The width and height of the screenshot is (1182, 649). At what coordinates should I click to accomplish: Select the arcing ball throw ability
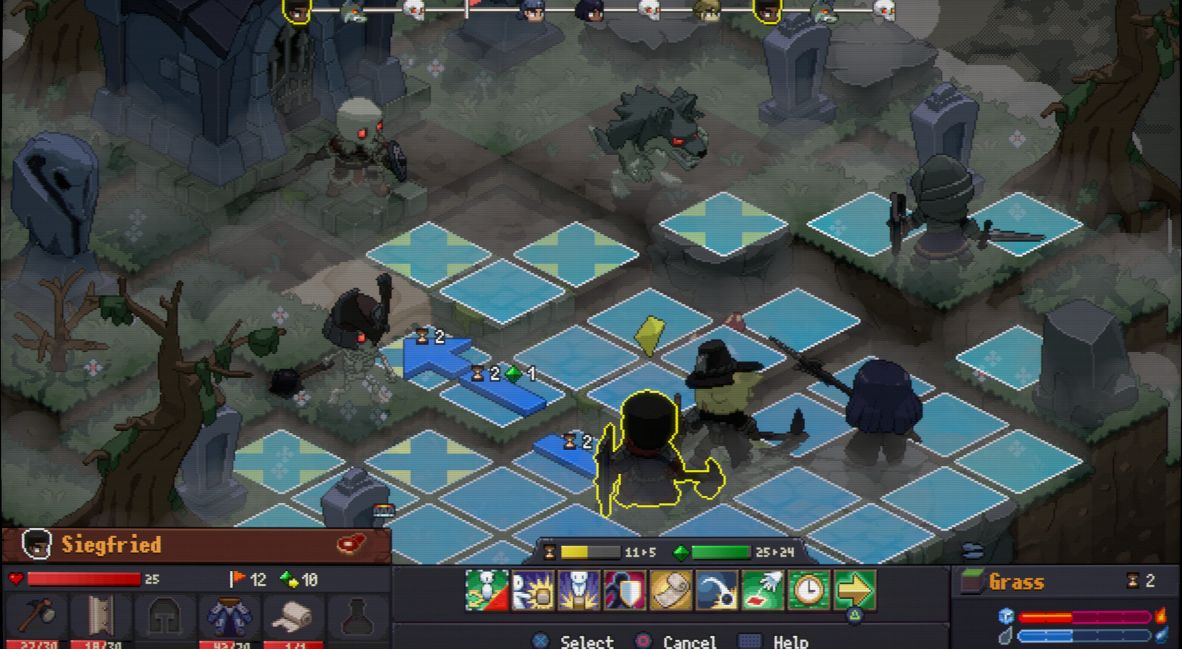point(717,590)
